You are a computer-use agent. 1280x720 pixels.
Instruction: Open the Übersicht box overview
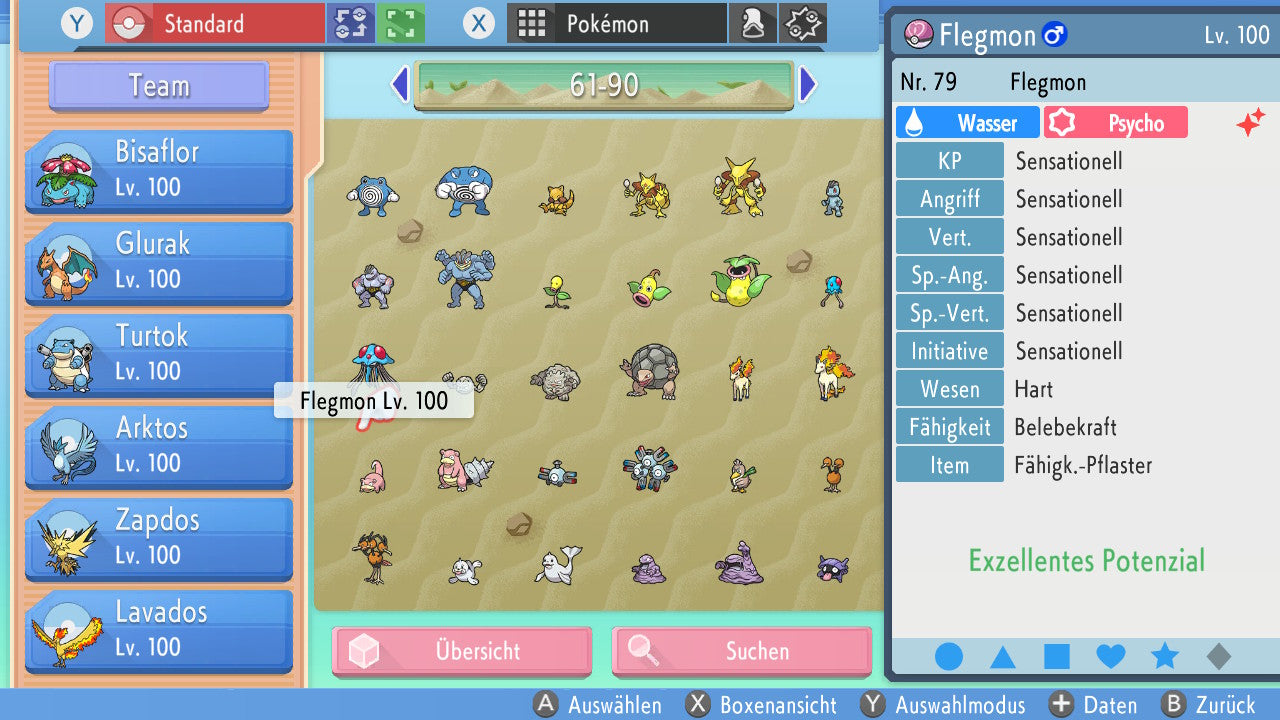point(462,651)
